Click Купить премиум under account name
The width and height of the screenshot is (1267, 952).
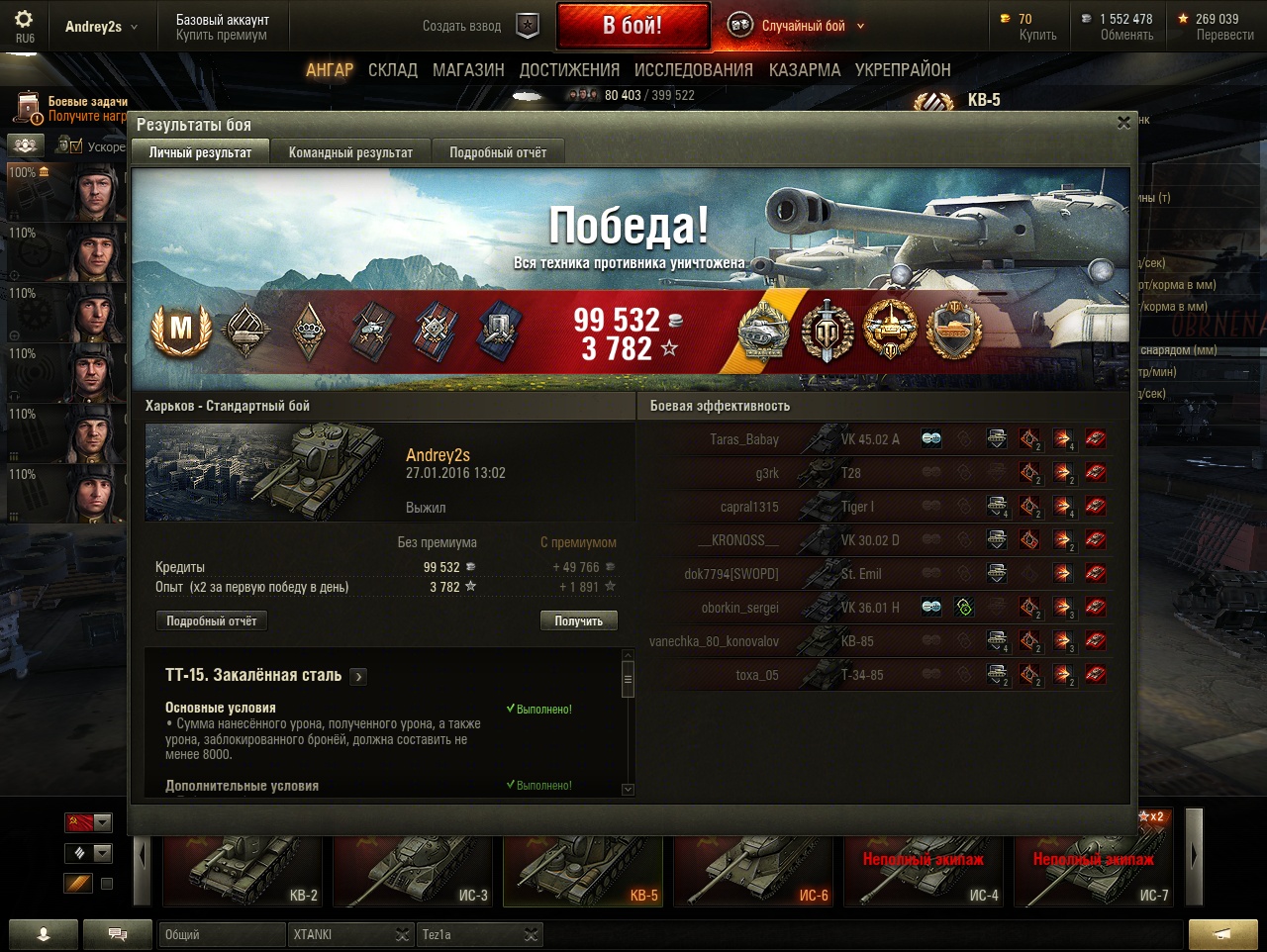(222, 36)
